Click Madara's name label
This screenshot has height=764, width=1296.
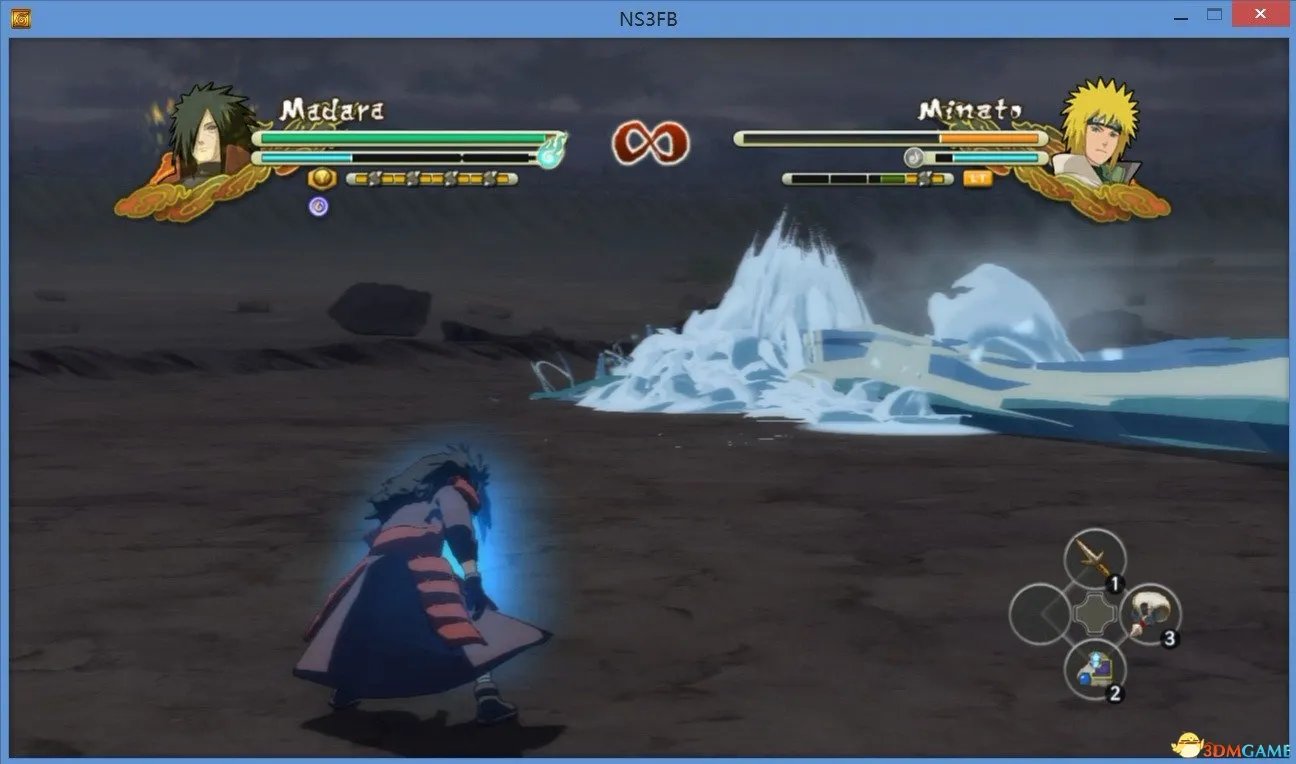[333, 110]
